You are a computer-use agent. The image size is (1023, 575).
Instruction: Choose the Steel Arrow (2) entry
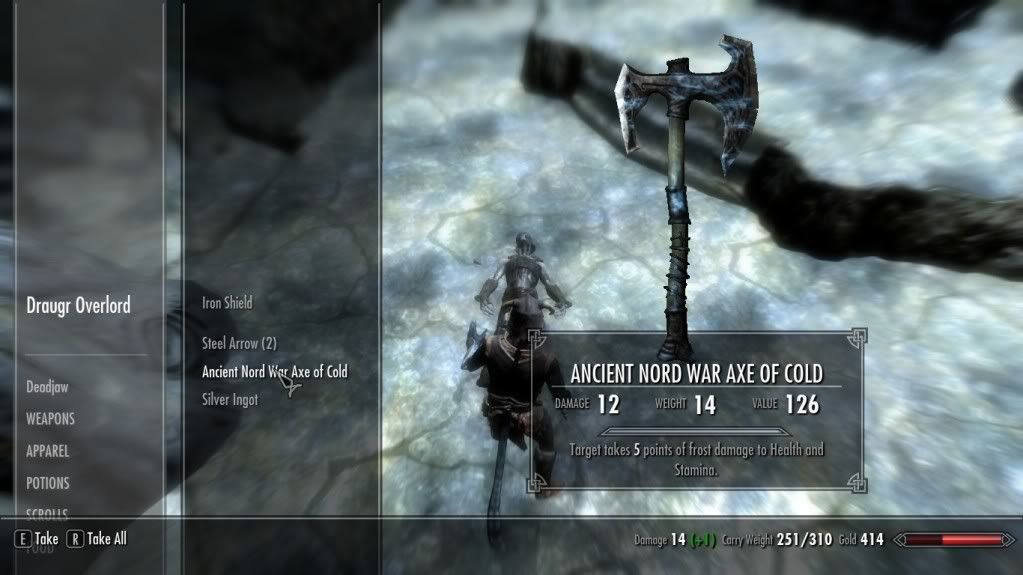pyautogui.click(x=239, y=344)
